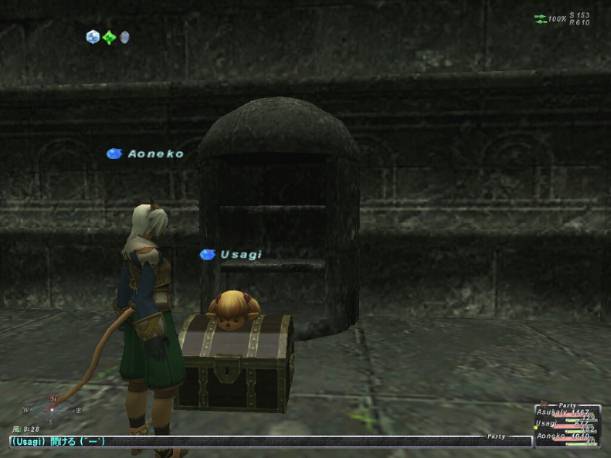The height and width of the screenshot is (458, 611).
Task: Target the Usagi name label
Action: pos(240,255)
